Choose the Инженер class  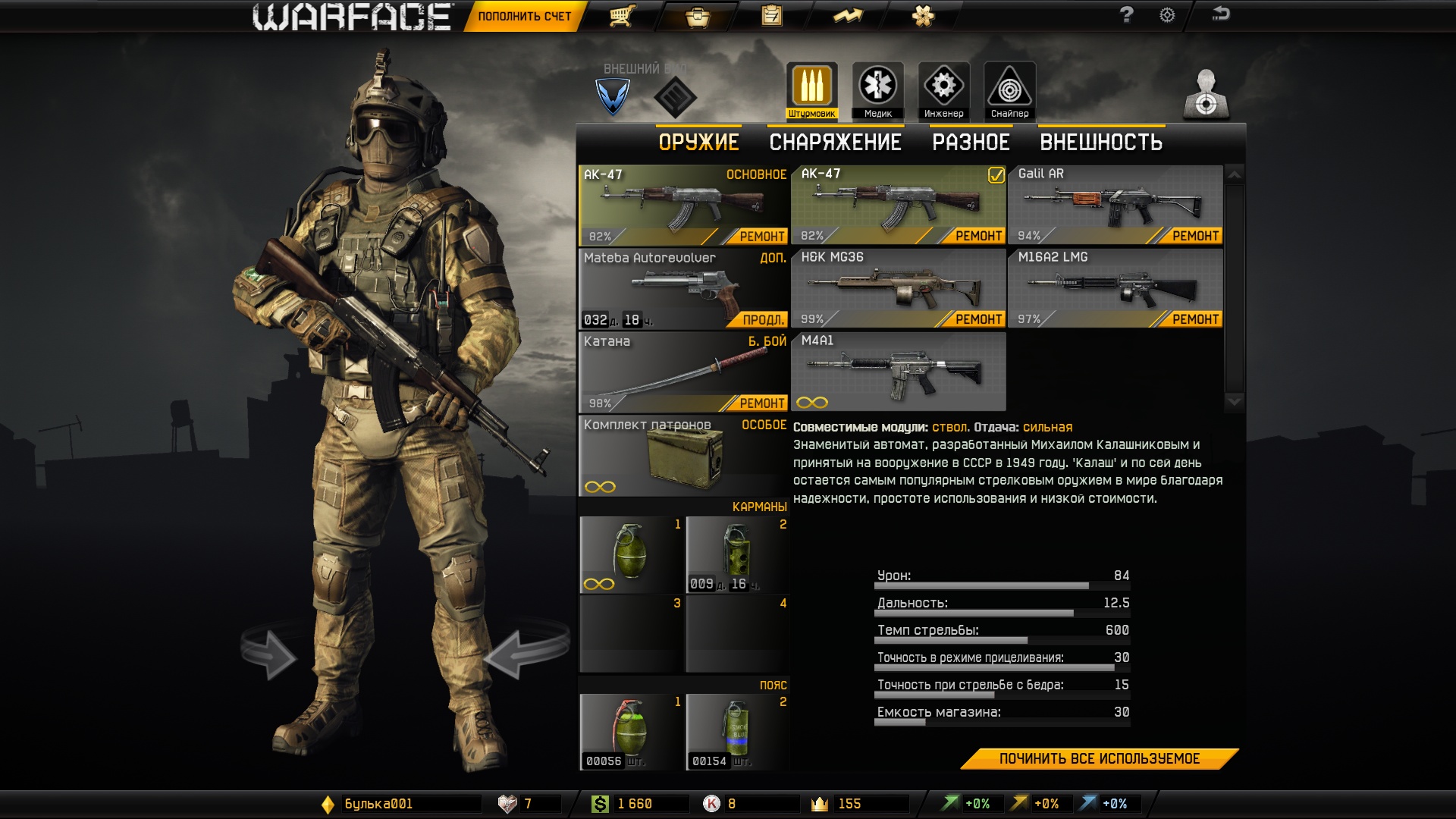(x=943, y=91)
